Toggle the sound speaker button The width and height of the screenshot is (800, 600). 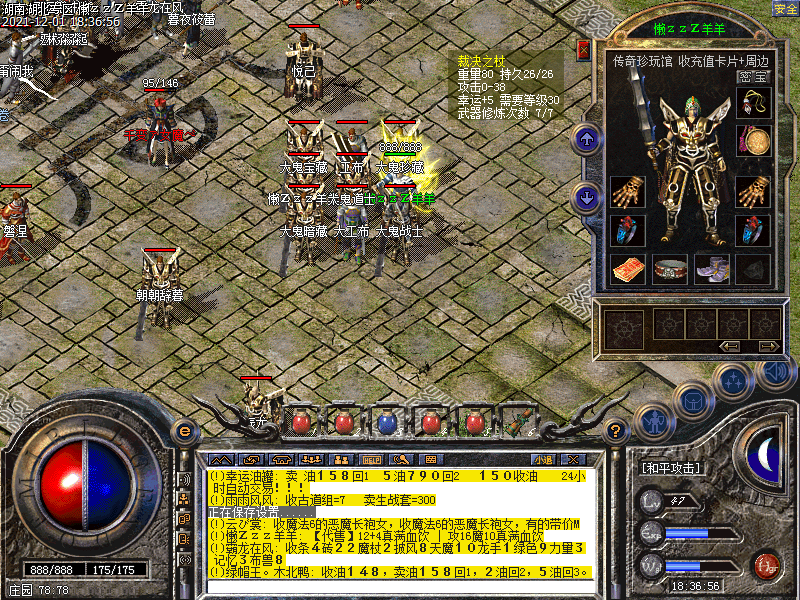[775, 372]
